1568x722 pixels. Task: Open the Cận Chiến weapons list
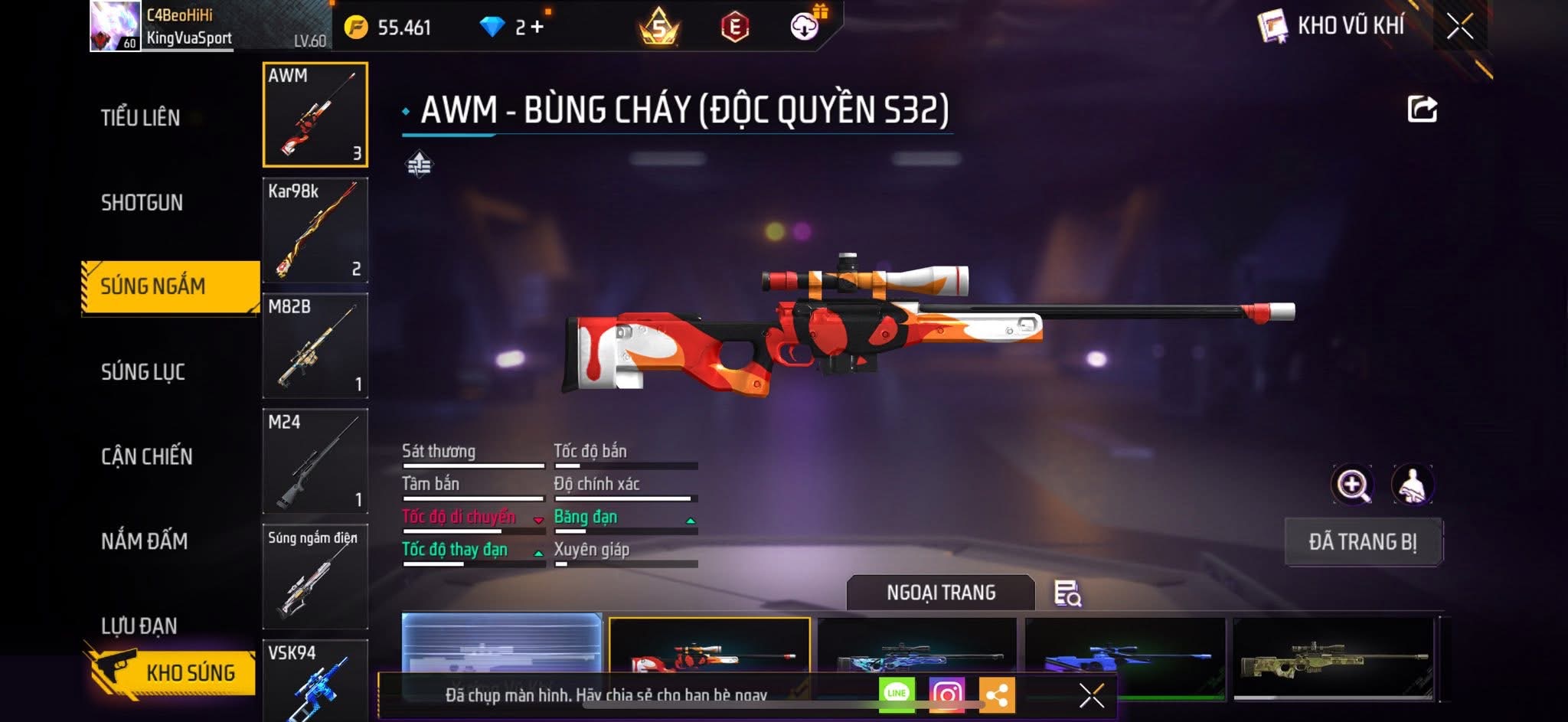[147, 457]
